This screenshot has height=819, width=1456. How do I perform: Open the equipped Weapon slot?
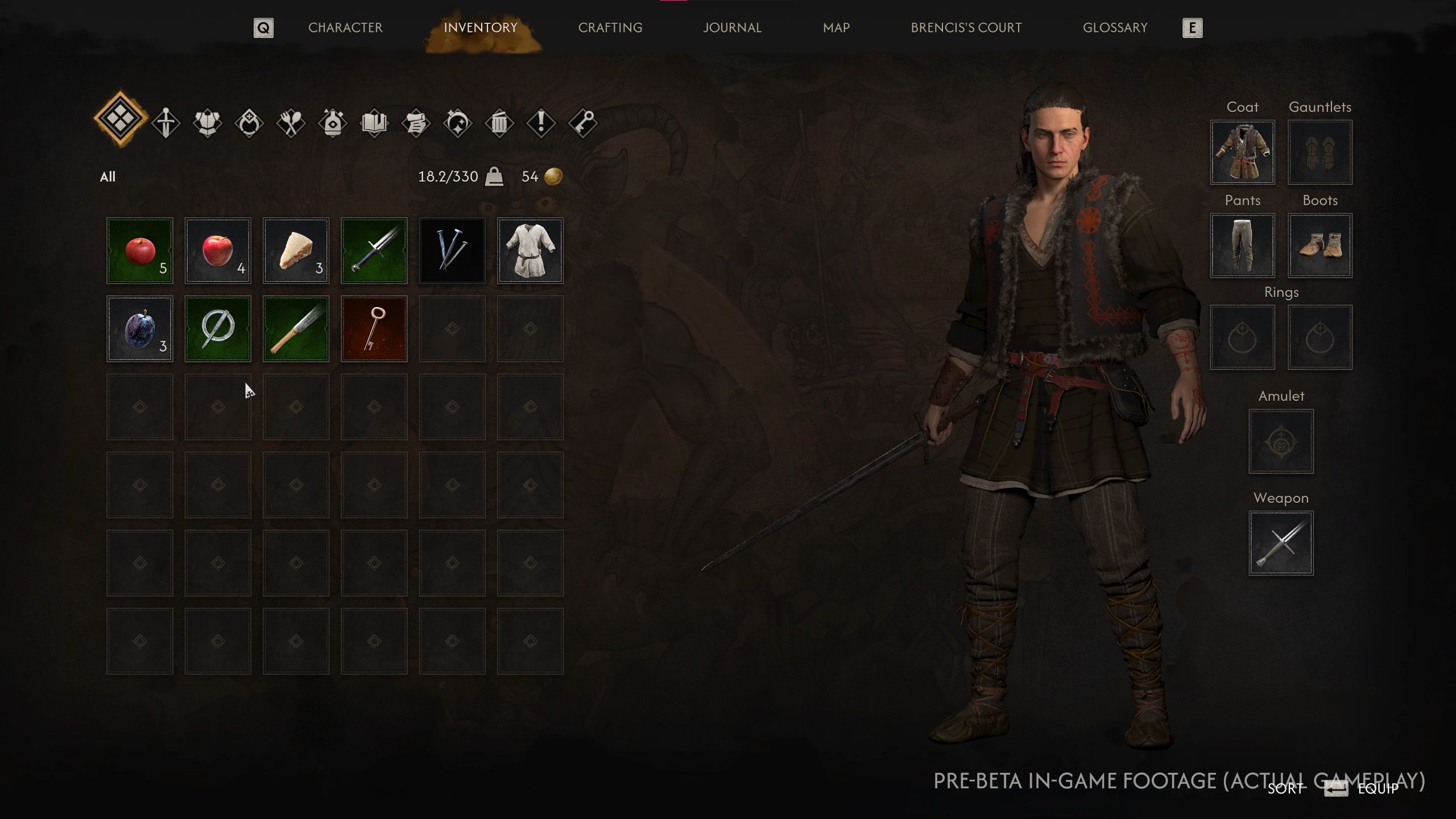click(x=1281, y=543)
